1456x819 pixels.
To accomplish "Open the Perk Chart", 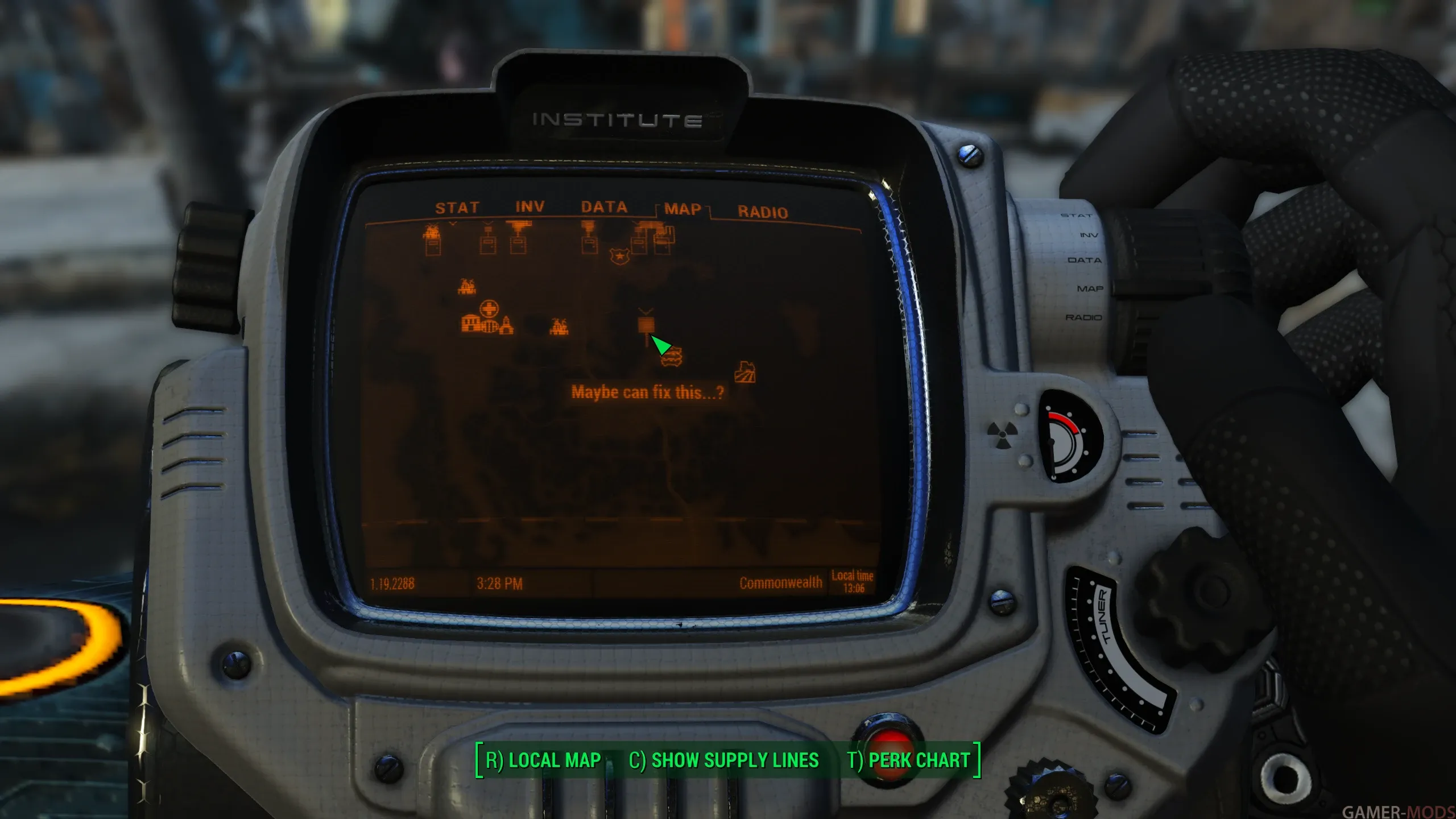I will tap(908, 760).
